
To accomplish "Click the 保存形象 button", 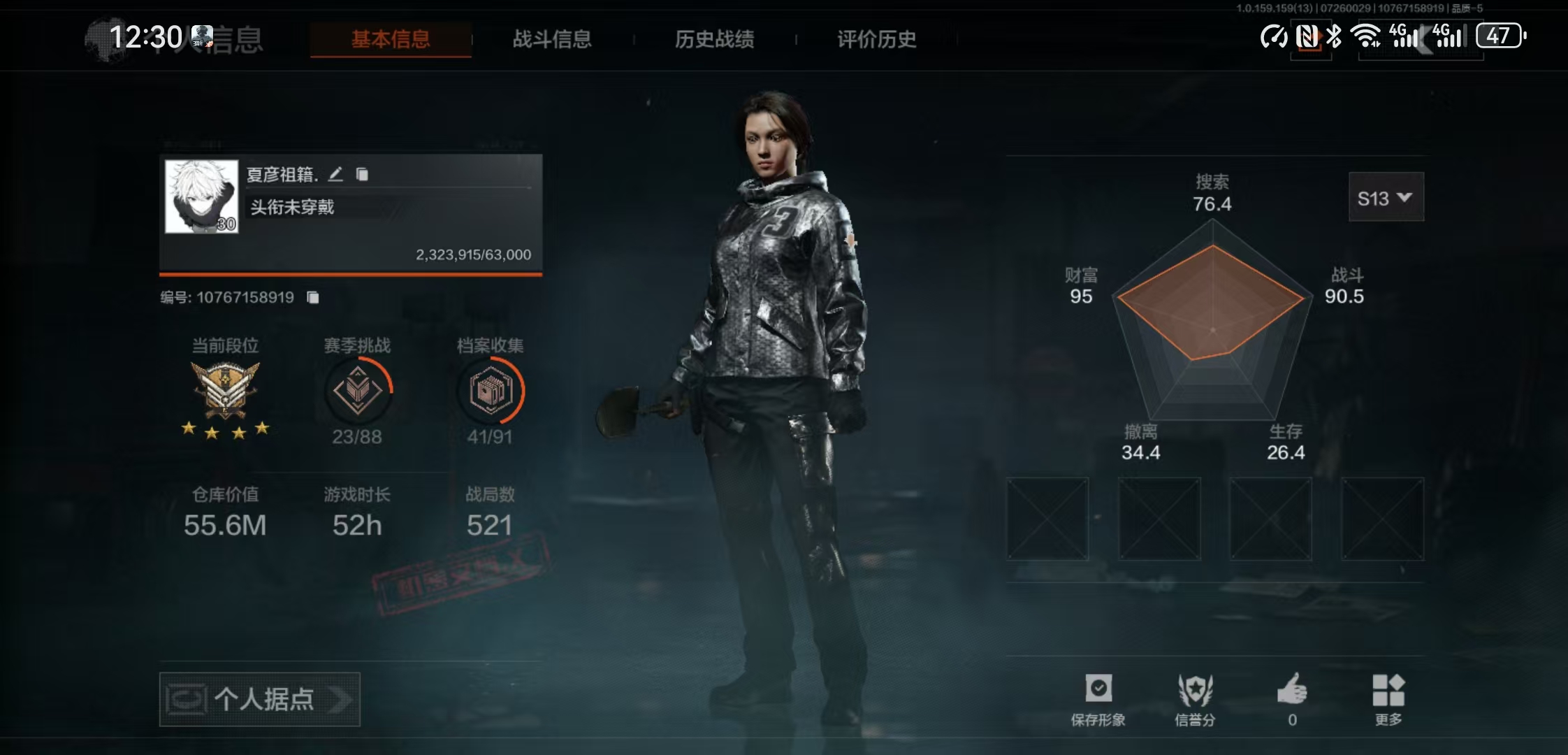I will (x=1098, y=699).
